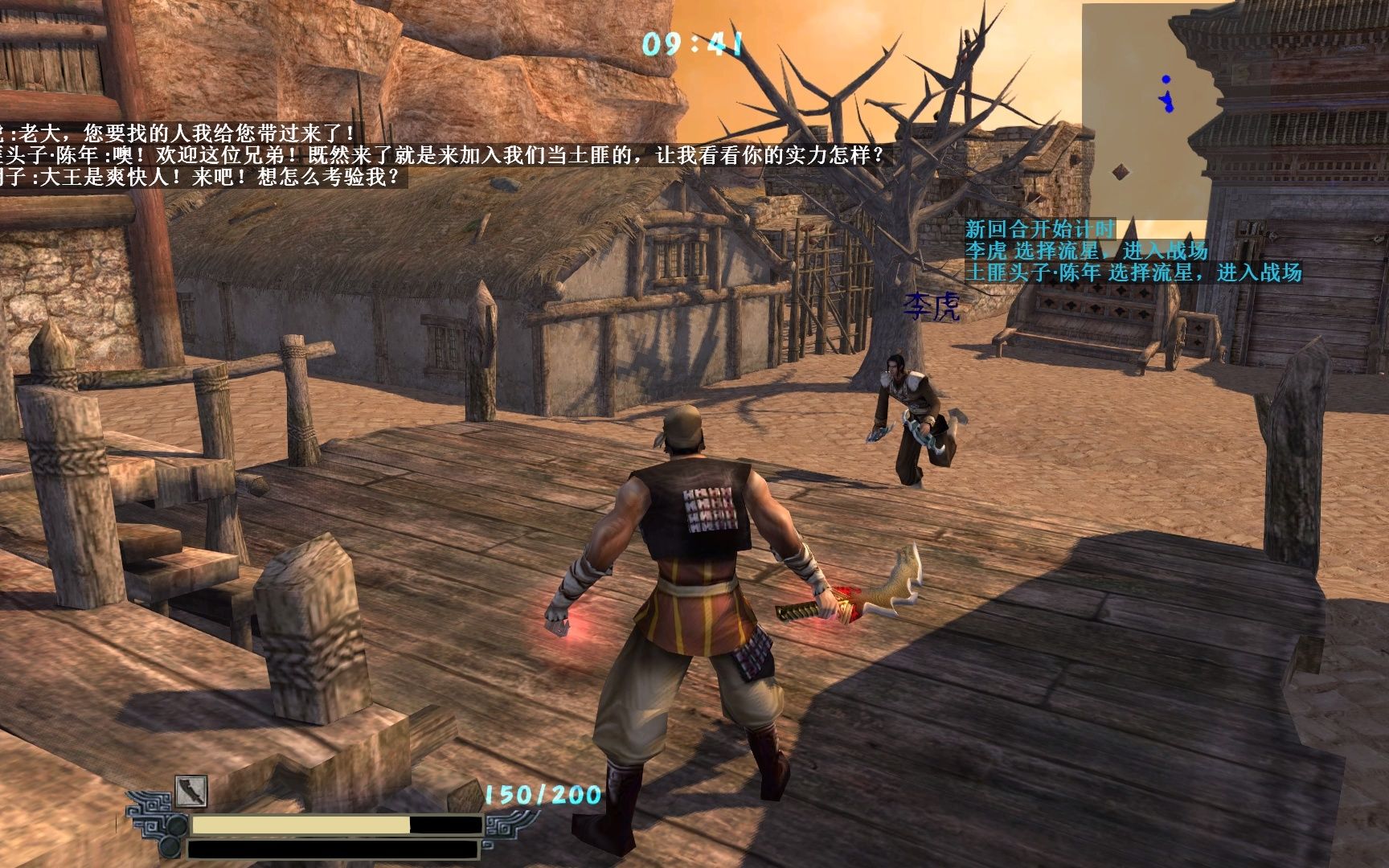This screenshot has width=1389, height=868.
Task: Select the equipped blade weapon icon
Action: [191, 792]
